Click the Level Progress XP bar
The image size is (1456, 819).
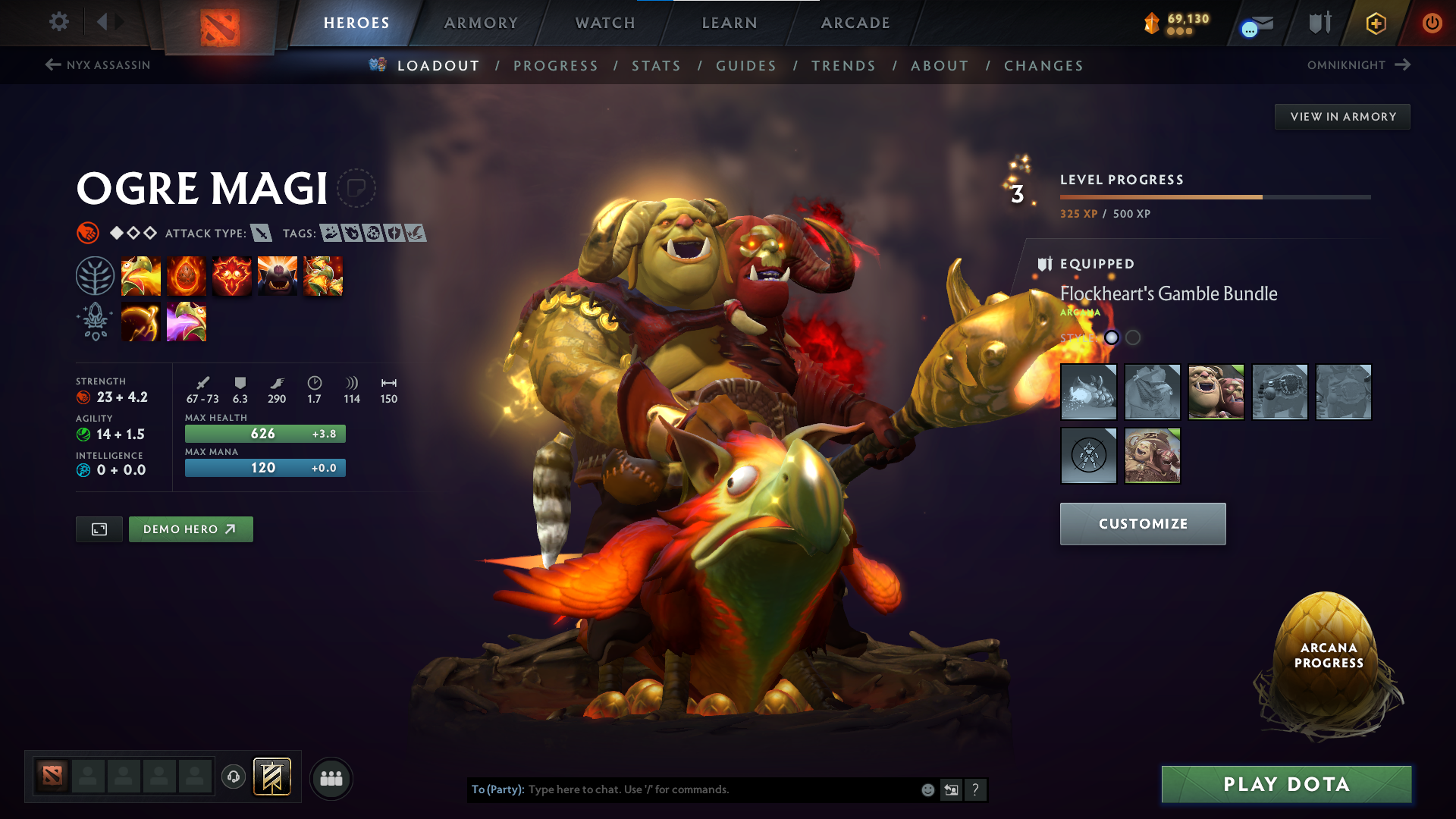point(1213,197)
